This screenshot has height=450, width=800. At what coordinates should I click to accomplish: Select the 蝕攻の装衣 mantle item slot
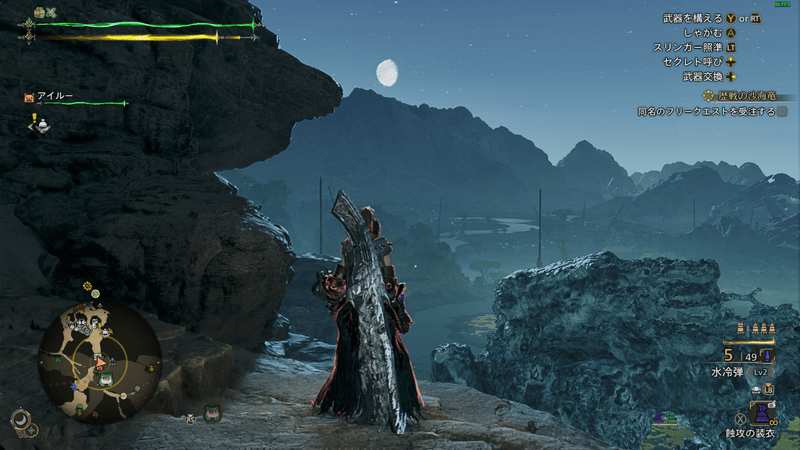tap(763, 412)
